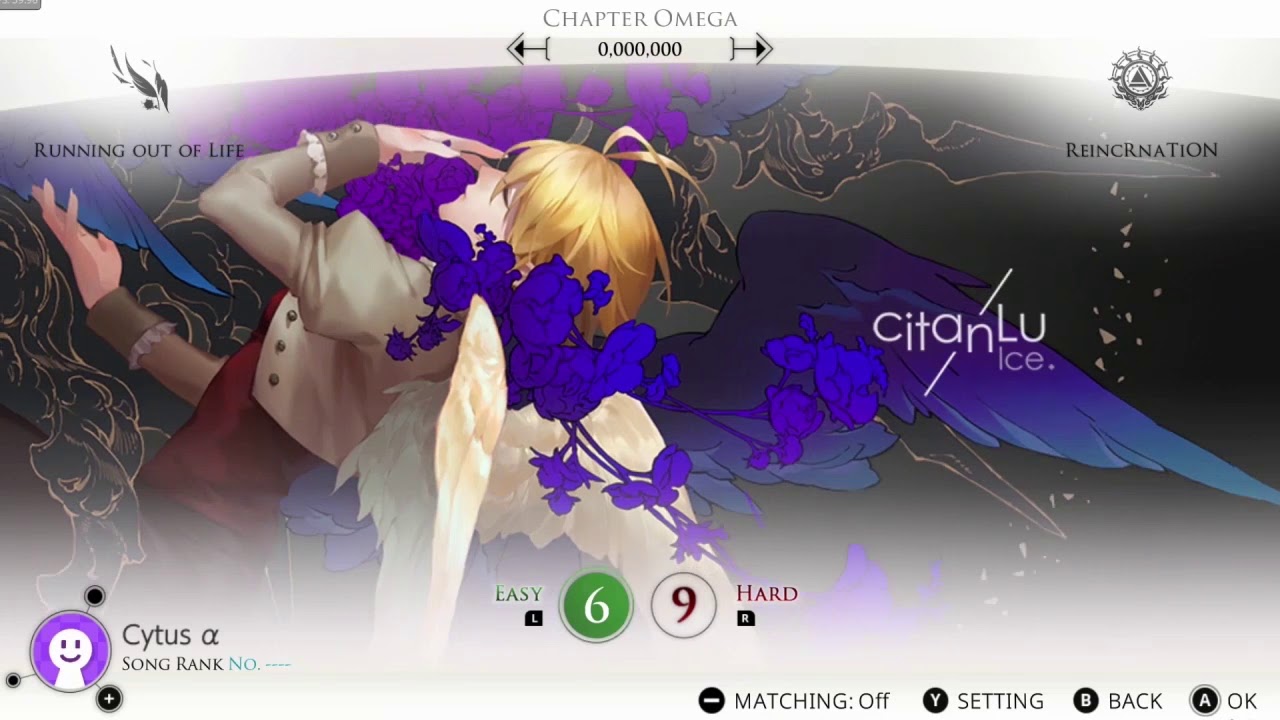This screenshot has width=1280, height=720.
Task: Click the right arrow beside the score
Action: (755, 49)
